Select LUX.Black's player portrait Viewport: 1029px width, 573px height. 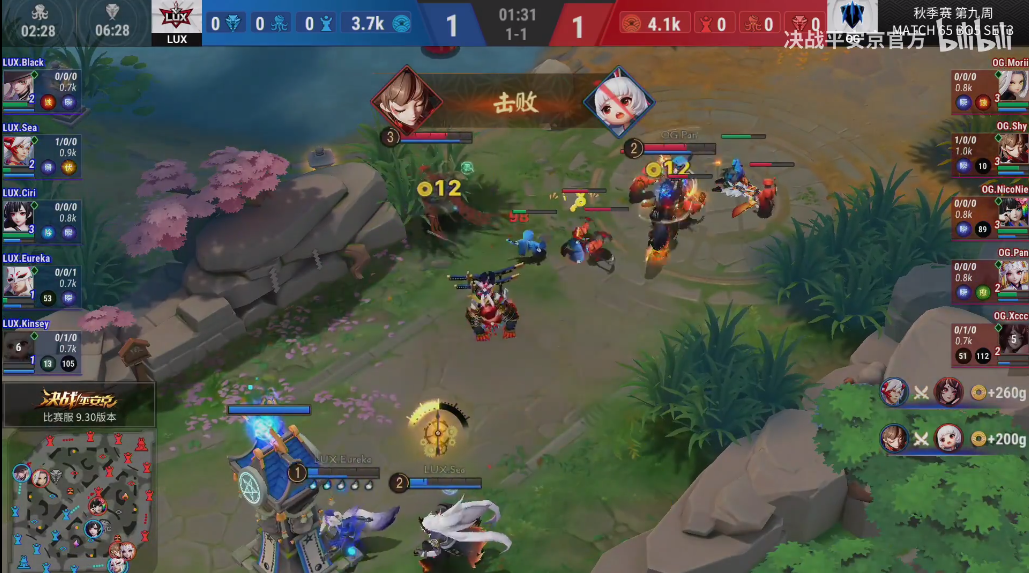click(17, 87)
